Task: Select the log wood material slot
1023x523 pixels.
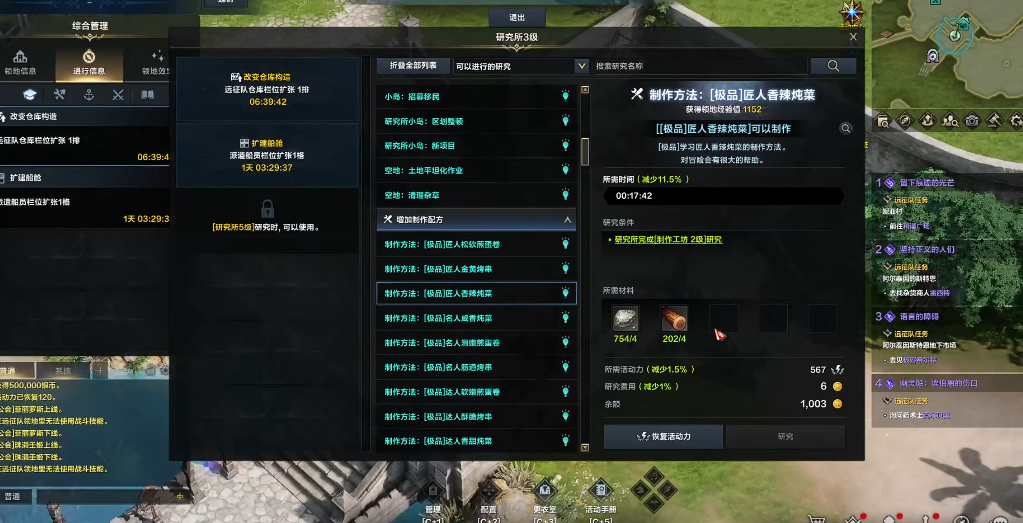Action: tap(674, 318)
